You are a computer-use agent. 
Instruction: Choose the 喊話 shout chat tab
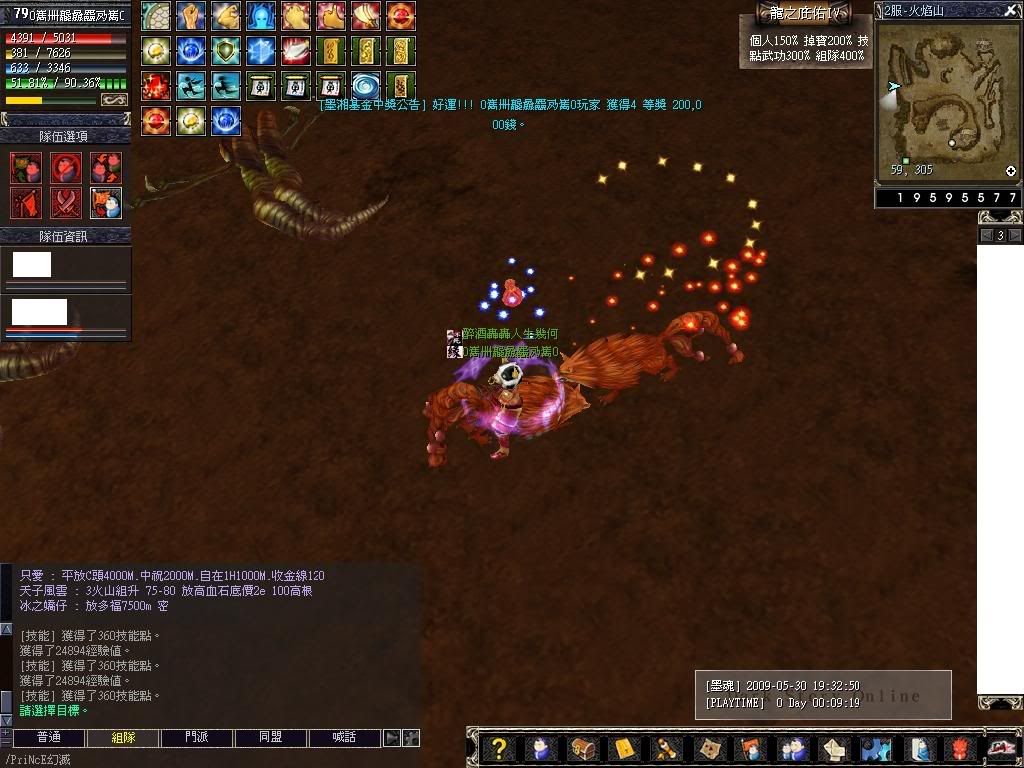[344, 738]
